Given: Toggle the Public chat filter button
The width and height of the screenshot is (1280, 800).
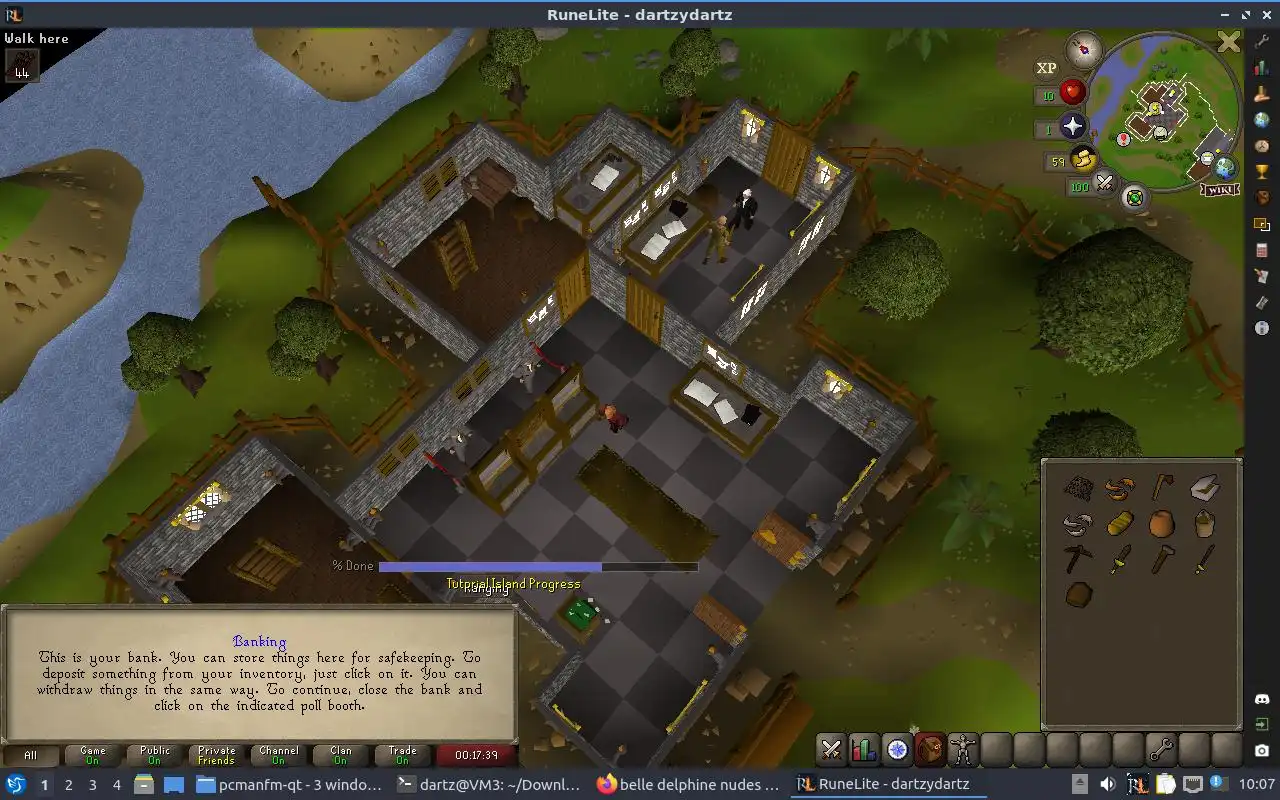Looking at the screenshot, I should point(155,756).
